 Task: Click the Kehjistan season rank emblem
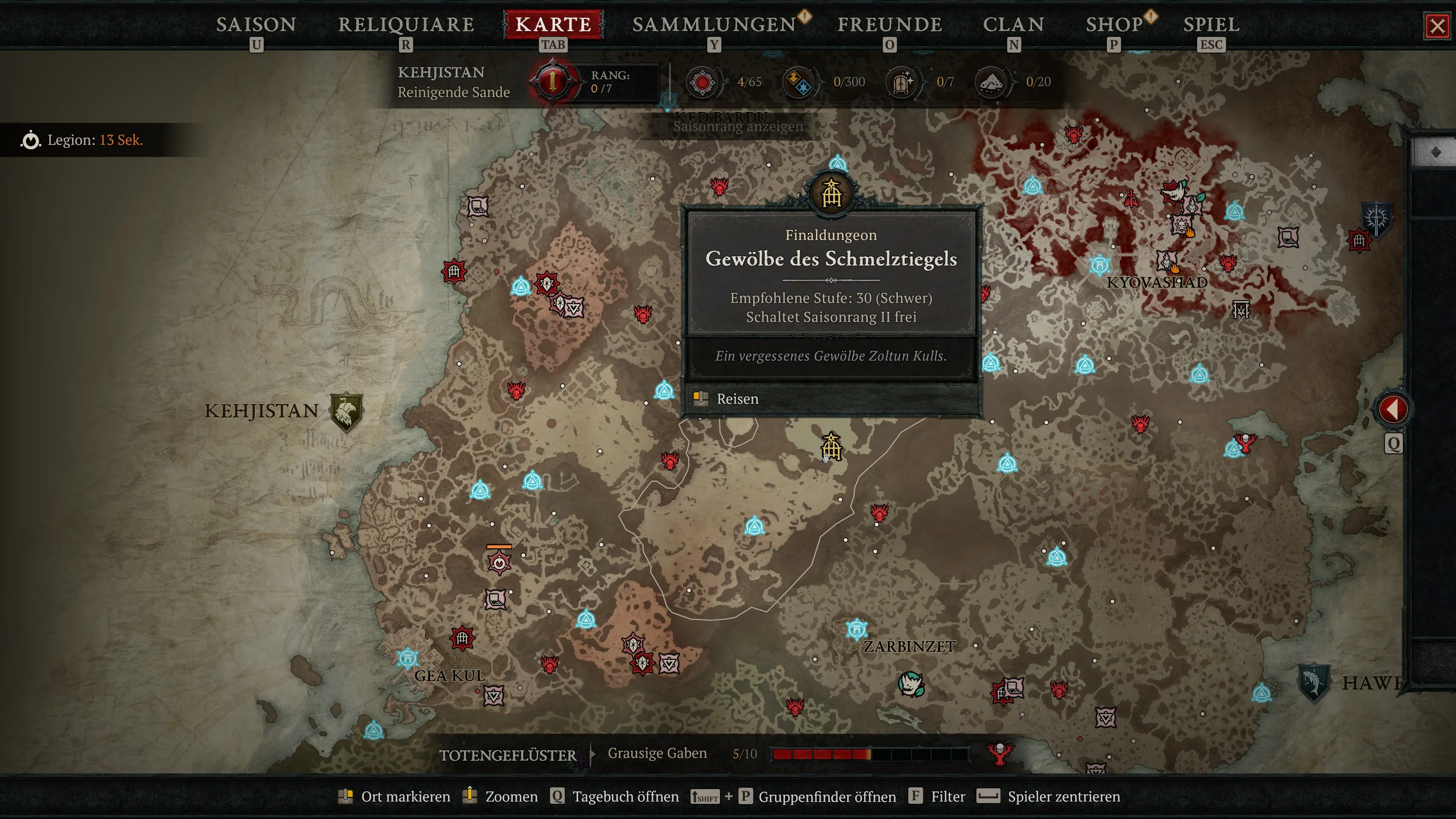553,82
